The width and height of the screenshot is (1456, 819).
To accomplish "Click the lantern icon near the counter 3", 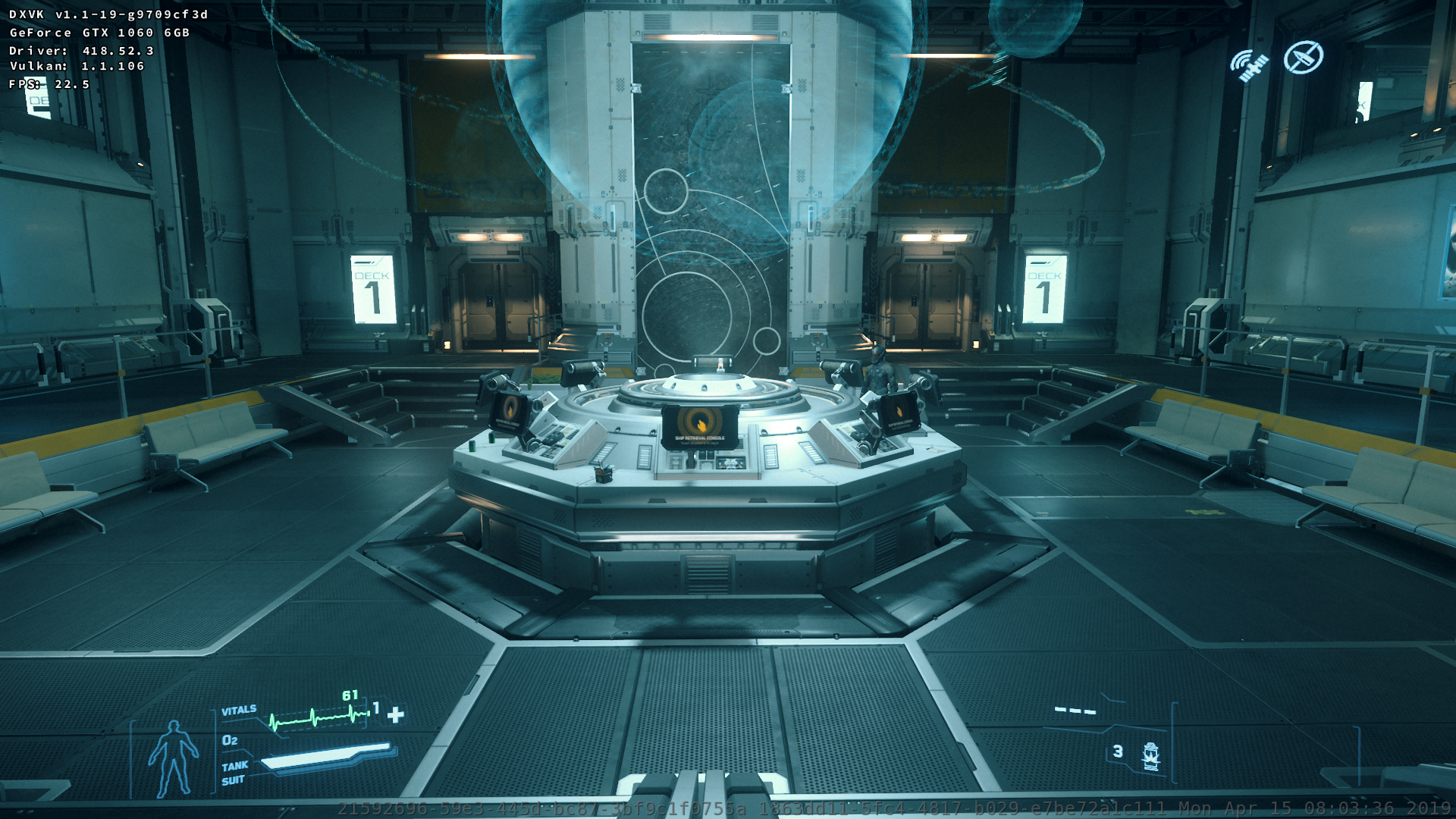I will 1150,755.
